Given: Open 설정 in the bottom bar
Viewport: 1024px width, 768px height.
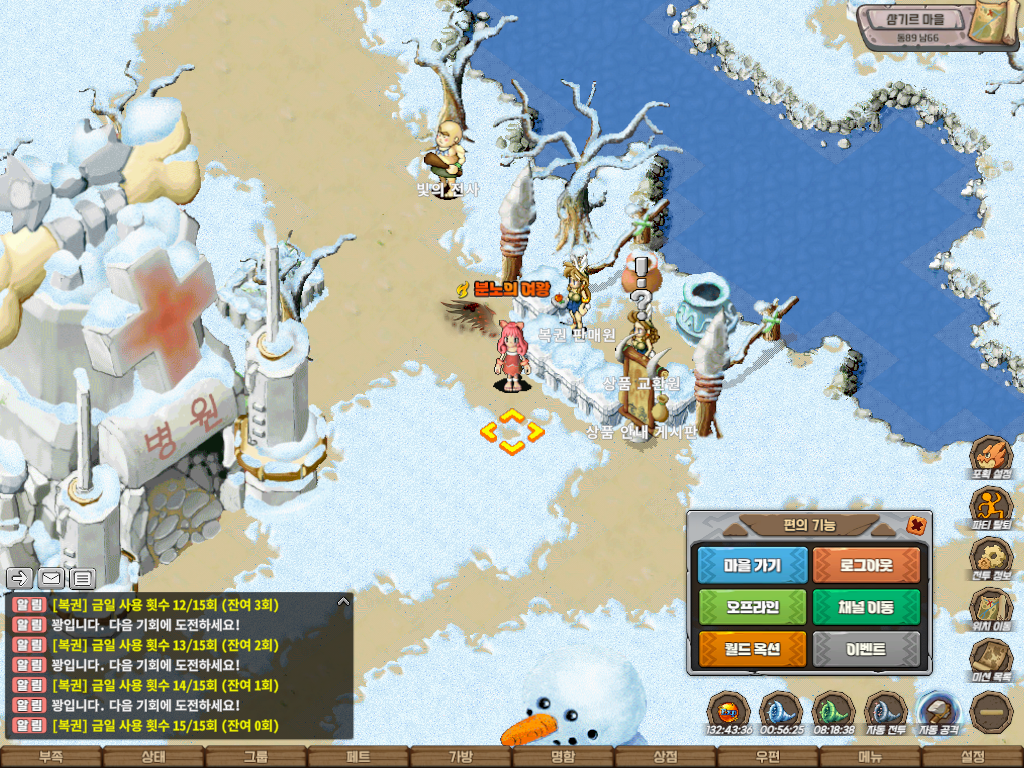Looking at the screenshot, I should click(972, 757).
